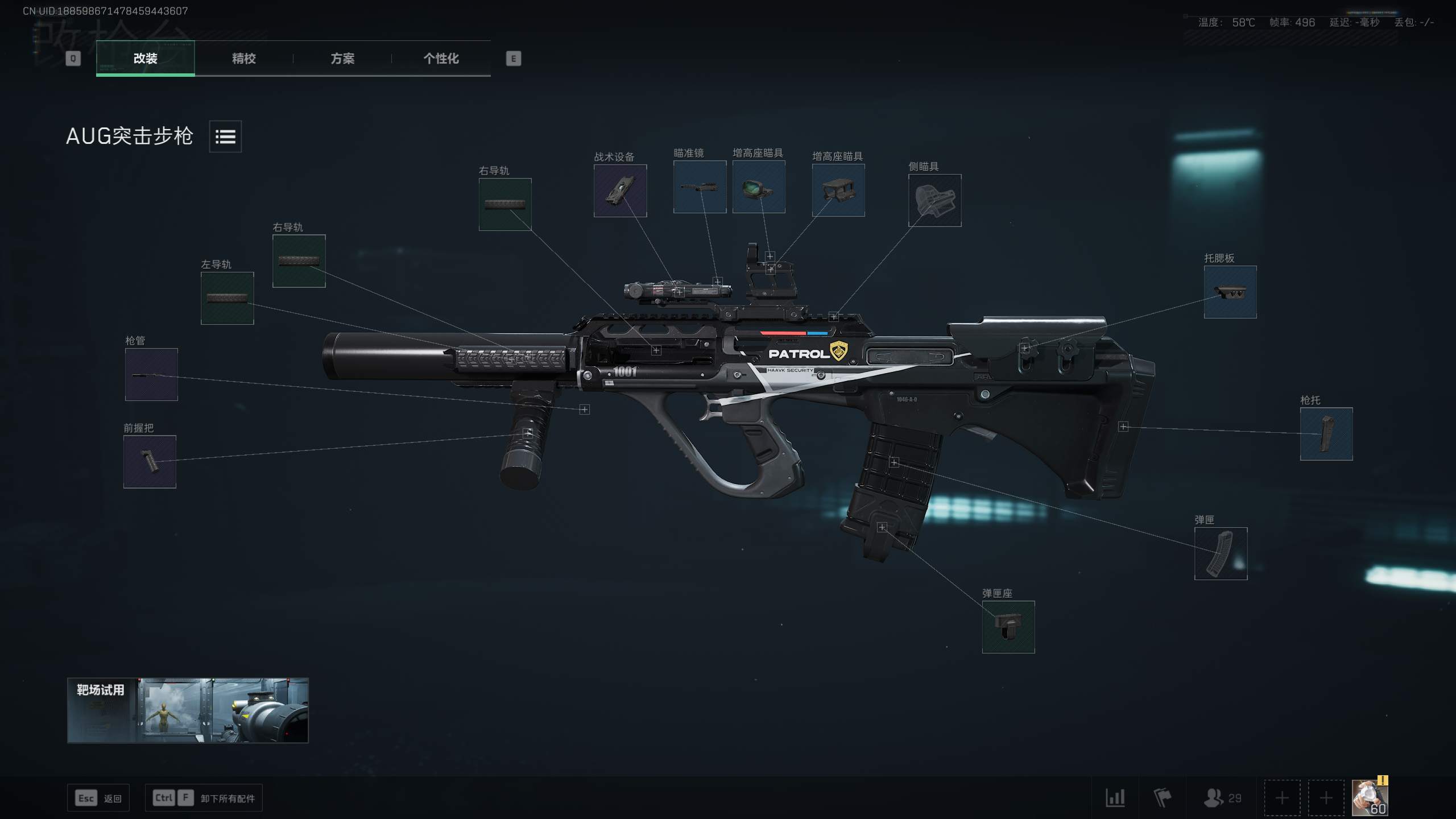Image resolution: width=1456 pixels, height=819 pixels.
Task: Open the 枪托 stock slot
Action: point(1326,433)
